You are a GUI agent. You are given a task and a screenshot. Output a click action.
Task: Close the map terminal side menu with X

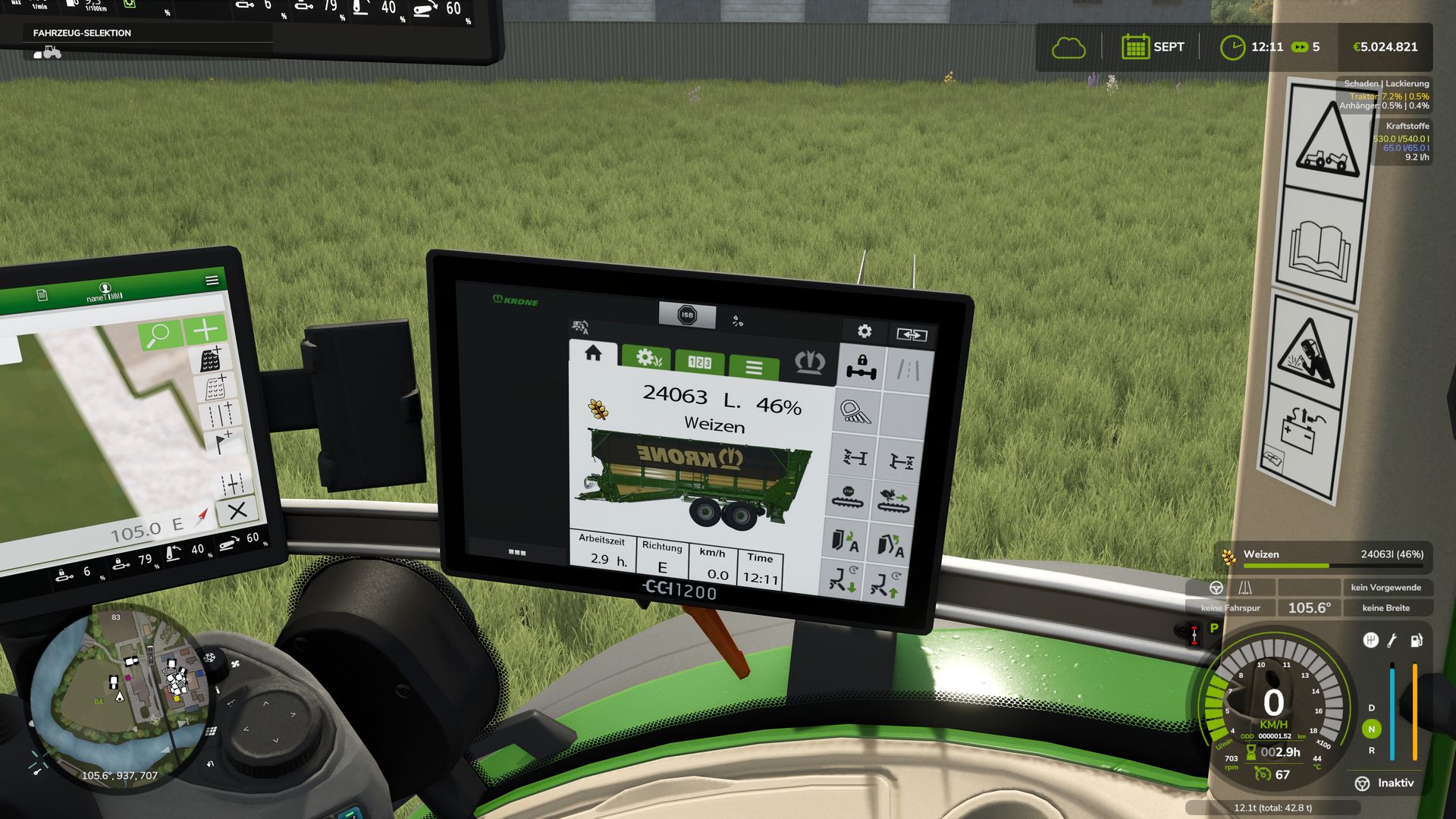pos(237,511)
